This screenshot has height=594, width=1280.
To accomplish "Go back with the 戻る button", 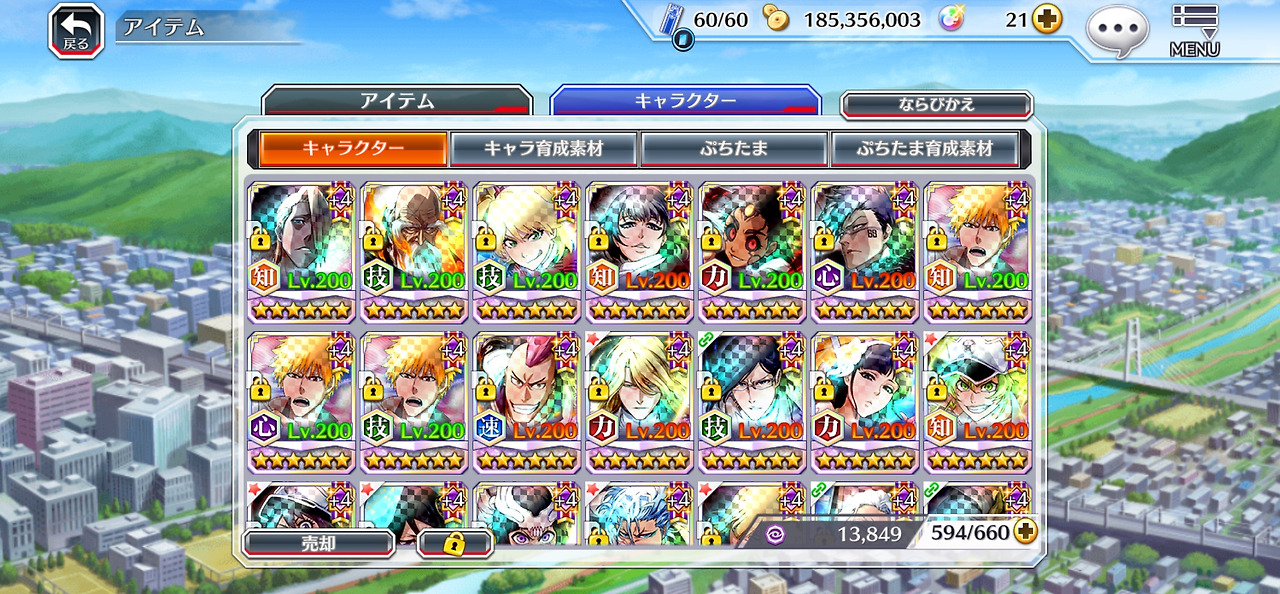I will 76,30.
